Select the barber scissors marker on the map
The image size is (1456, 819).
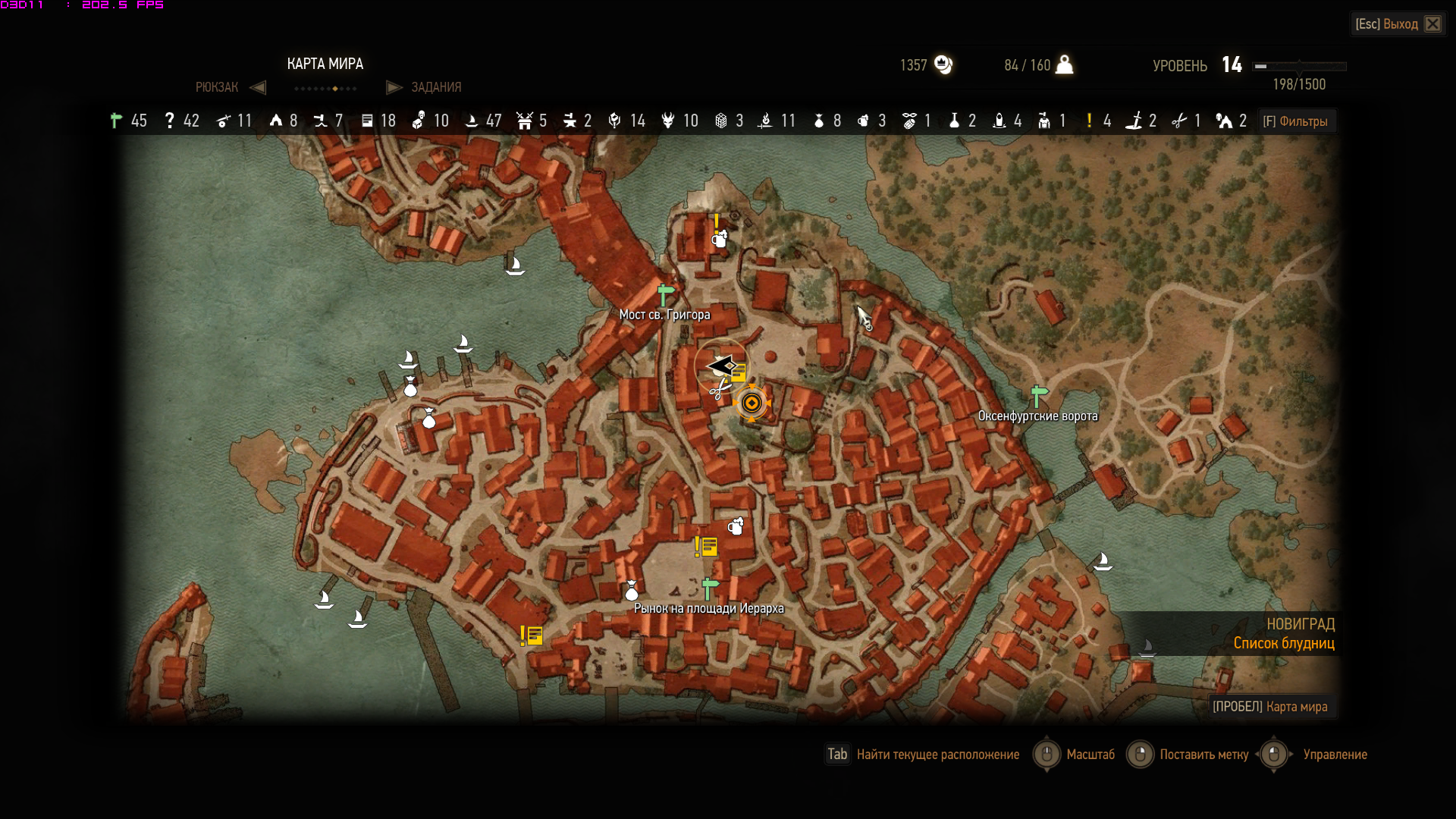[719, 391]
